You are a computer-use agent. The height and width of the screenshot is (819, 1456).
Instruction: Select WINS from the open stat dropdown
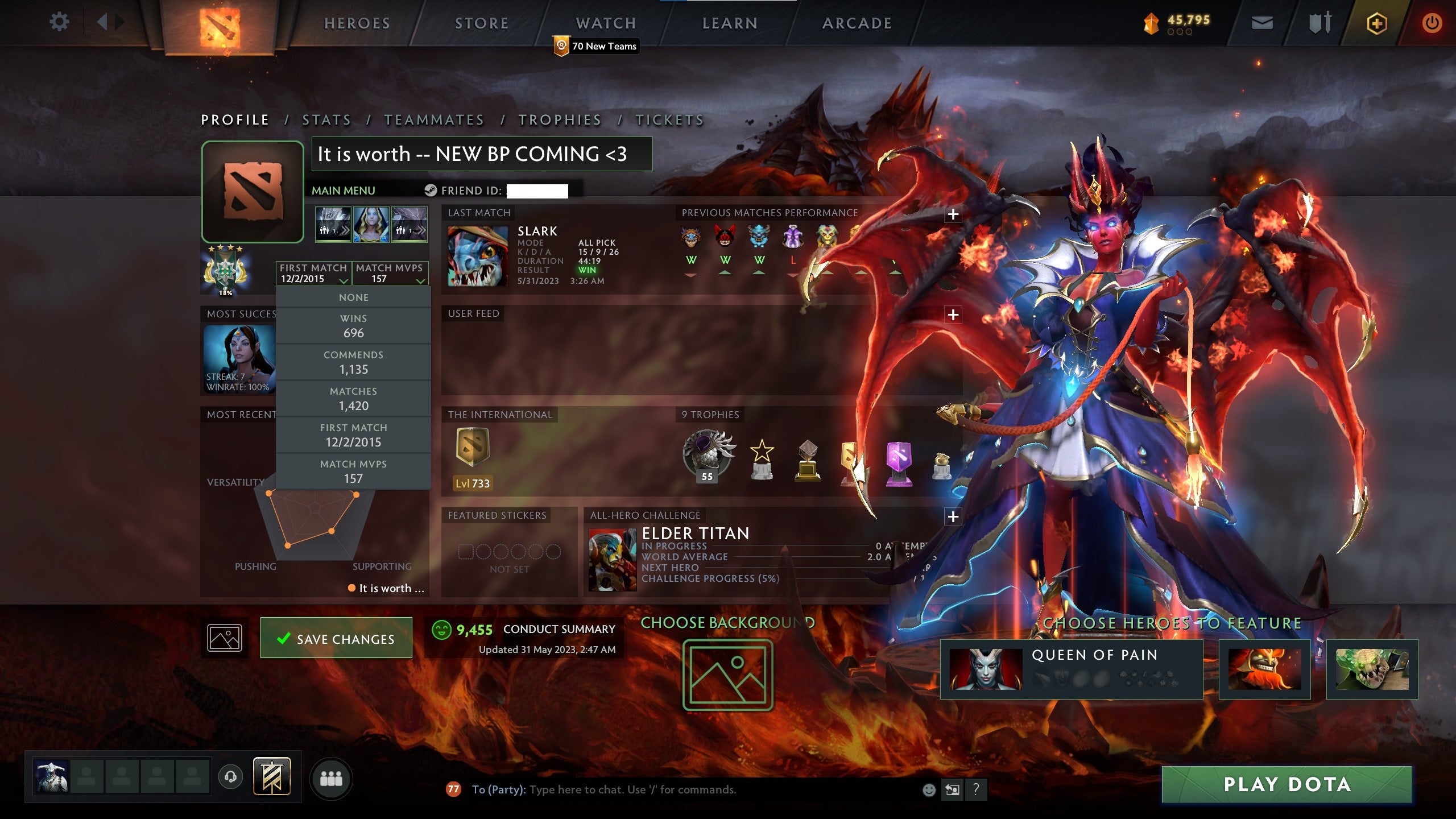click(x=354, y=325)
